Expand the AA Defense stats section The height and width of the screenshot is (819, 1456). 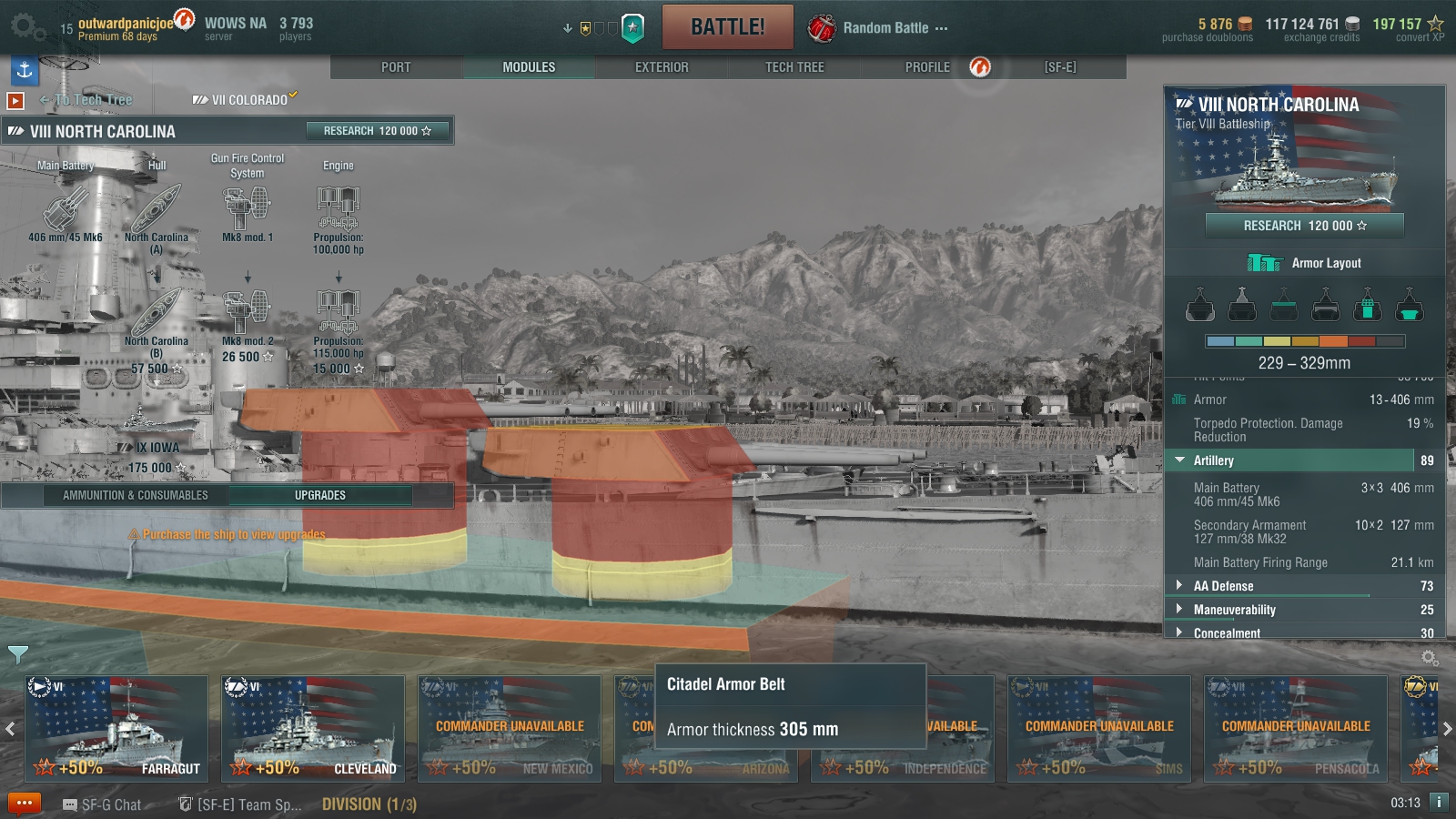click(x=1223, y=586)
